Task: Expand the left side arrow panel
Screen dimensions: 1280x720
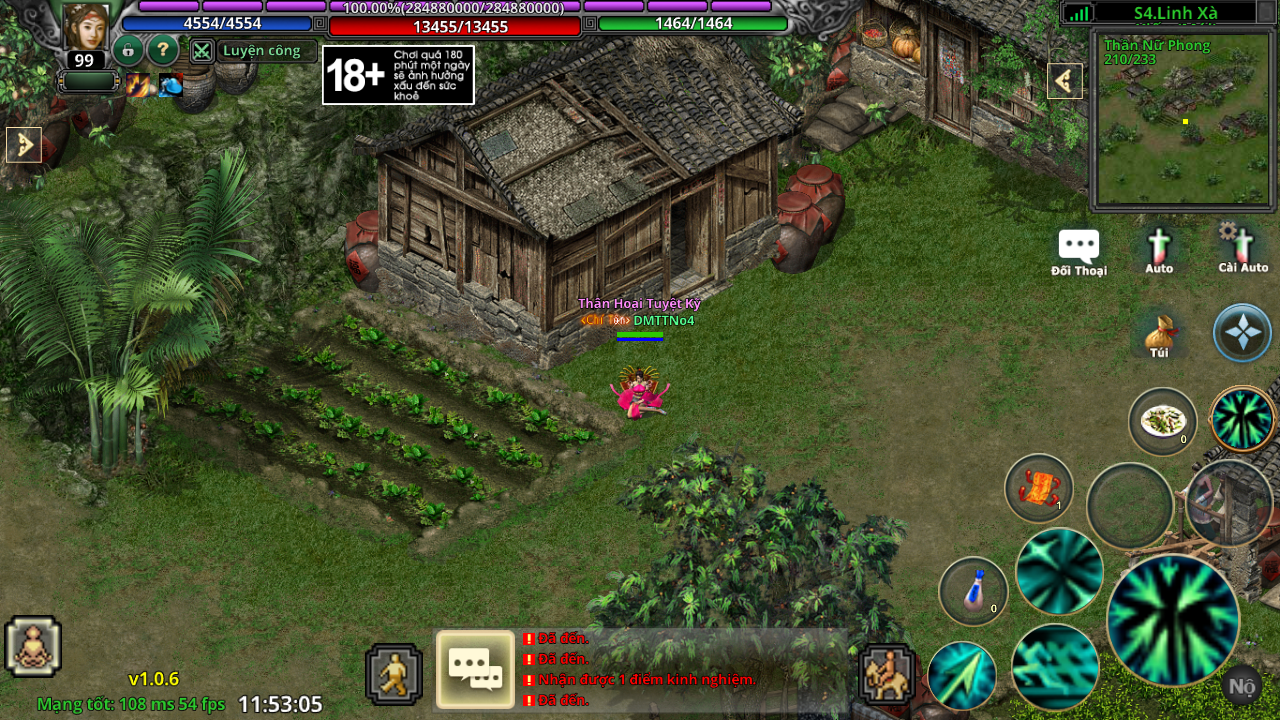Action: click(24, 145)
